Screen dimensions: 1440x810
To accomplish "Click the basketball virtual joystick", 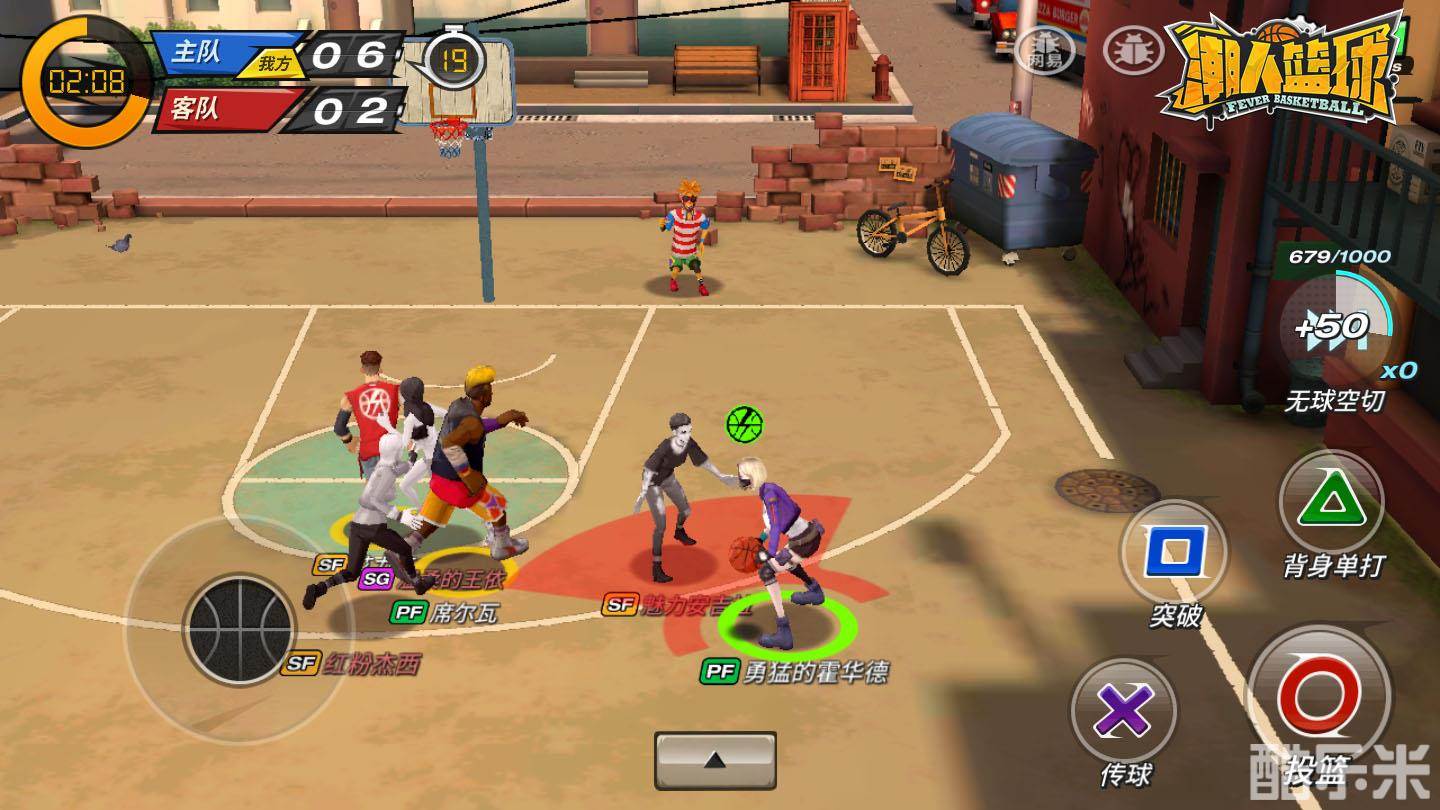I will click(240, 629).
